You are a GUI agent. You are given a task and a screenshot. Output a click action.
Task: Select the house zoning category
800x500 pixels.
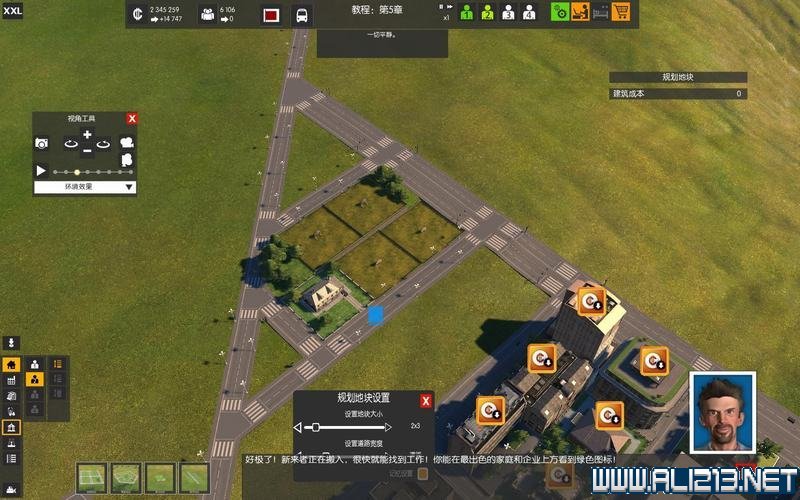pyautogui.click(x=12, y=365)
